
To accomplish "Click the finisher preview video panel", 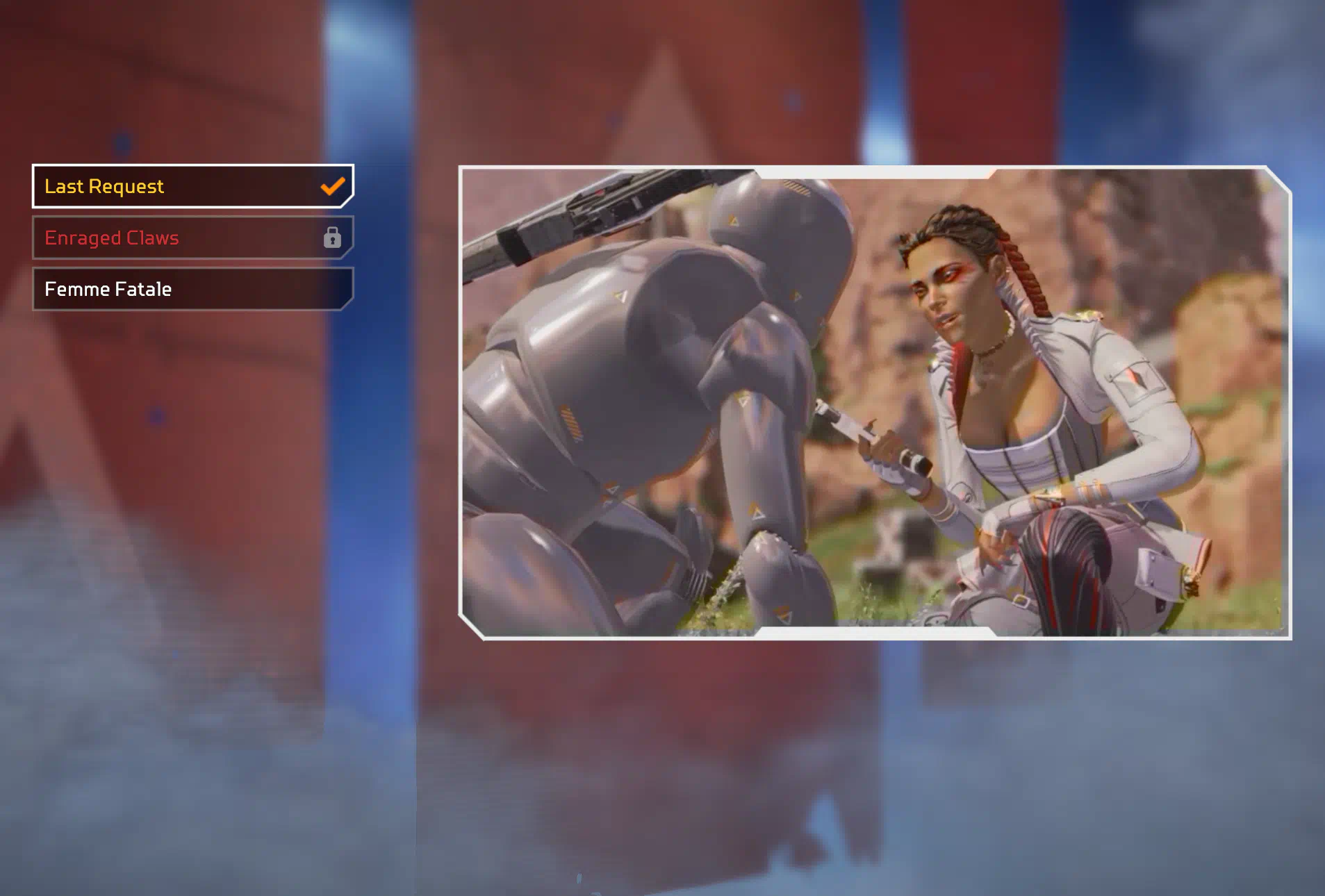I will (x=874, y=403).
